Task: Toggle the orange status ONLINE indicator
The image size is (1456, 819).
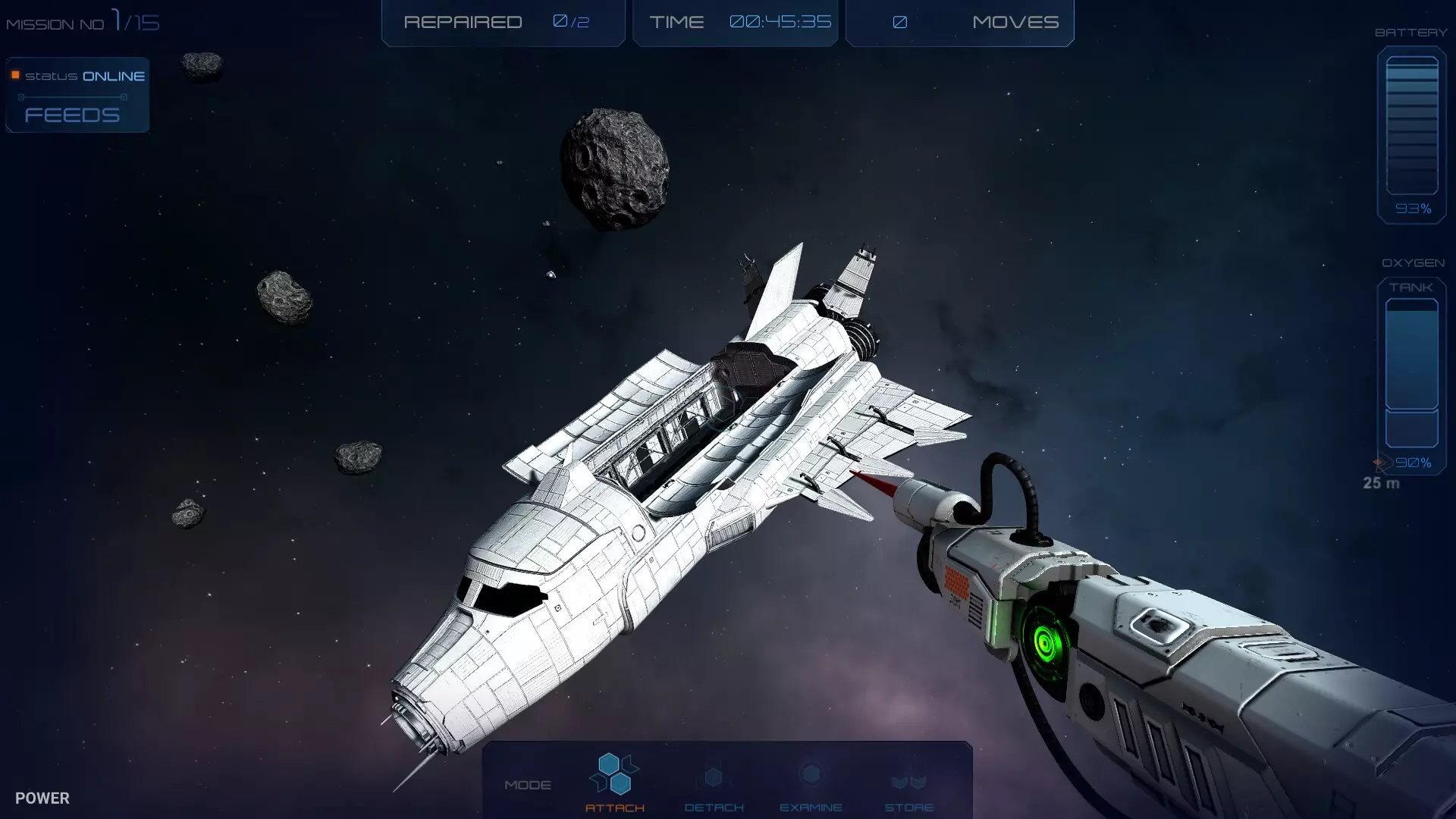Action: tap(14, 74)
